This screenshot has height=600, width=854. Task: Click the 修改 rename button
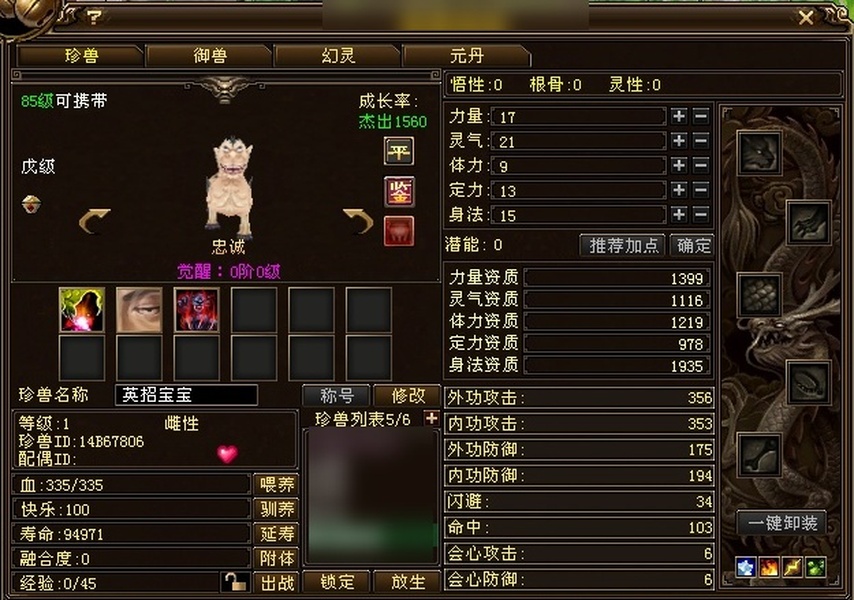pyautogui.click(x=407, y=396)
